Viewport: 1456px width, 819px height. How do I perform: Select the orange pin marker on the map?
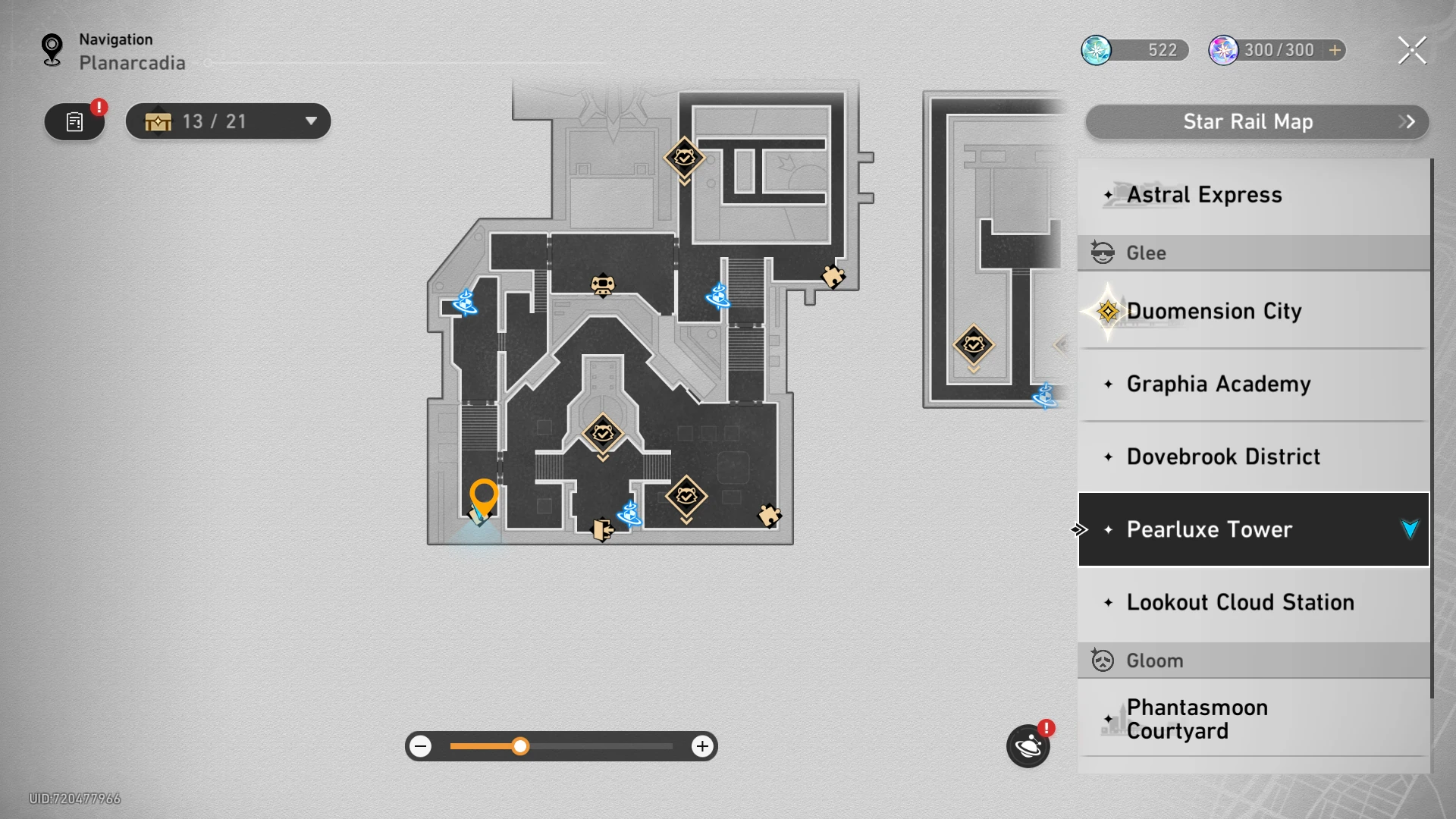pyautogui.click(x=483, y=497)
